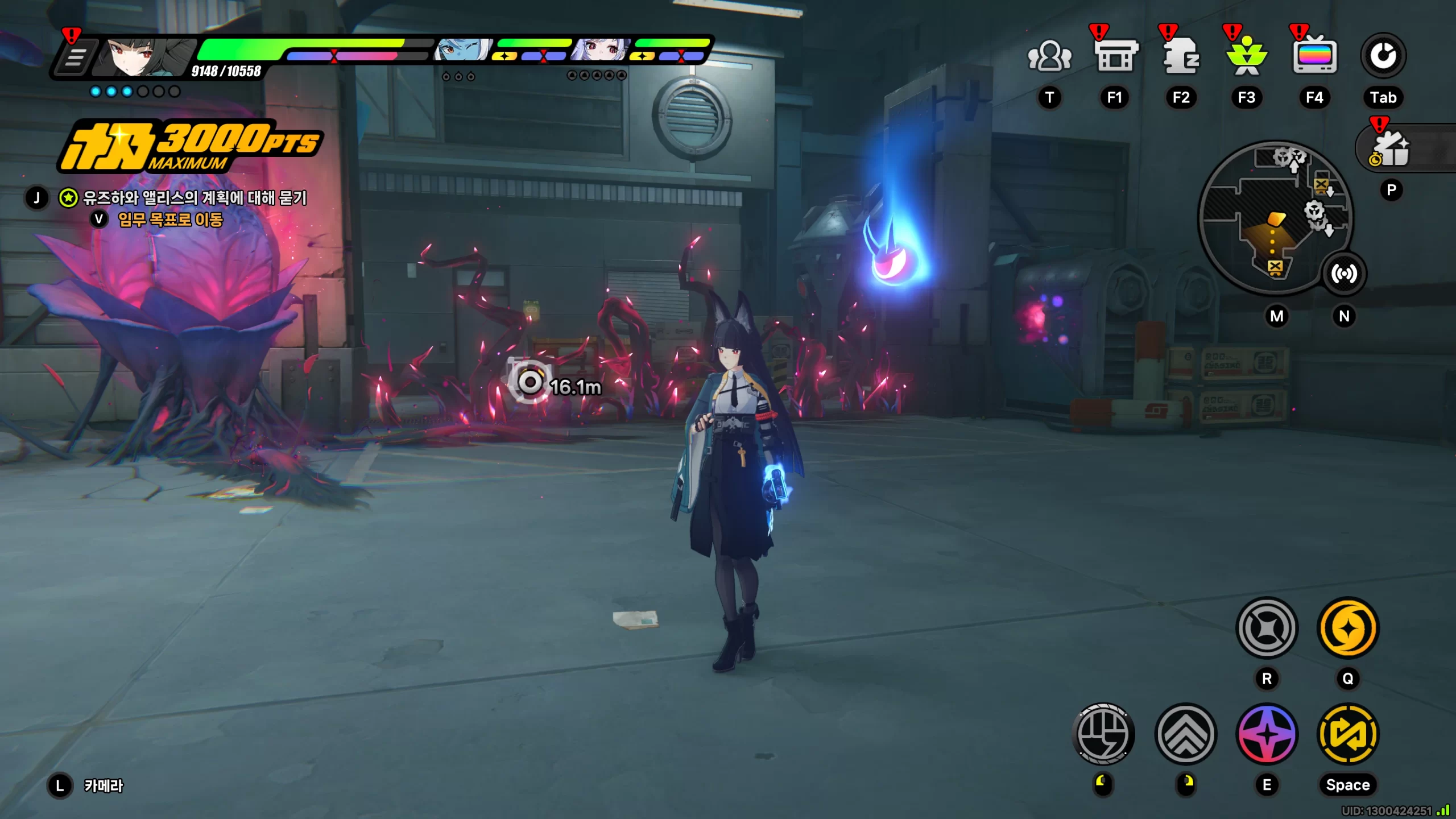This screenshot has width=1456, height=819.
Task: Open the circular arrow Tab menu icon
Action: (1383, 56)
